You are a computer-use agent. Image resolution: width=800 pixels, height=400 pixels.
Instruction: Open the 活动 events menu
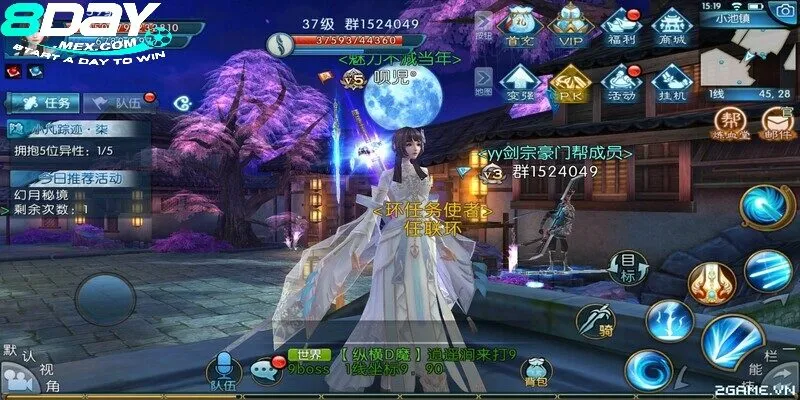pyautogui.click(x=621, y=82)
